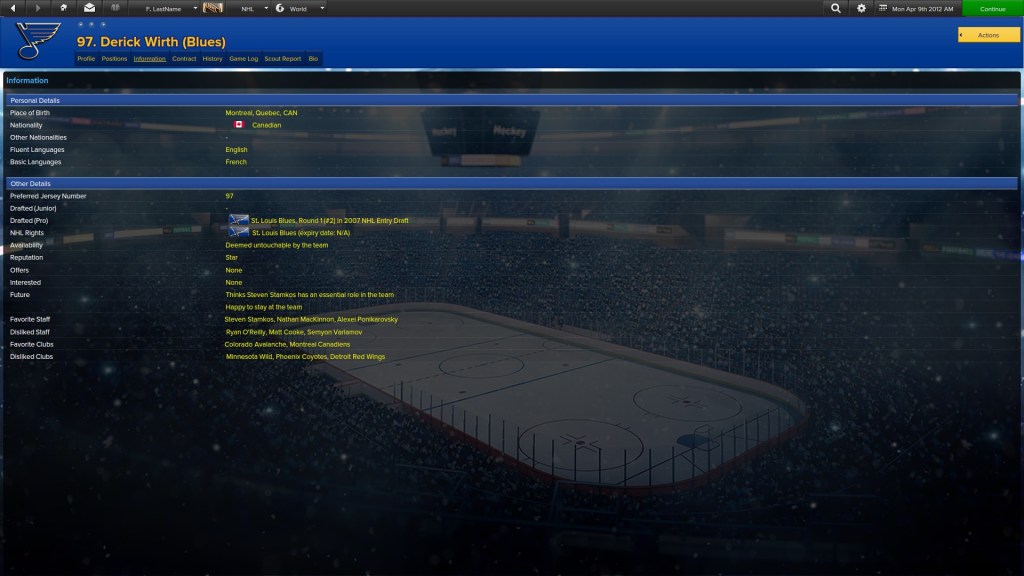Select the Bio tab
1024x576 pixels.
click(313, 59)
